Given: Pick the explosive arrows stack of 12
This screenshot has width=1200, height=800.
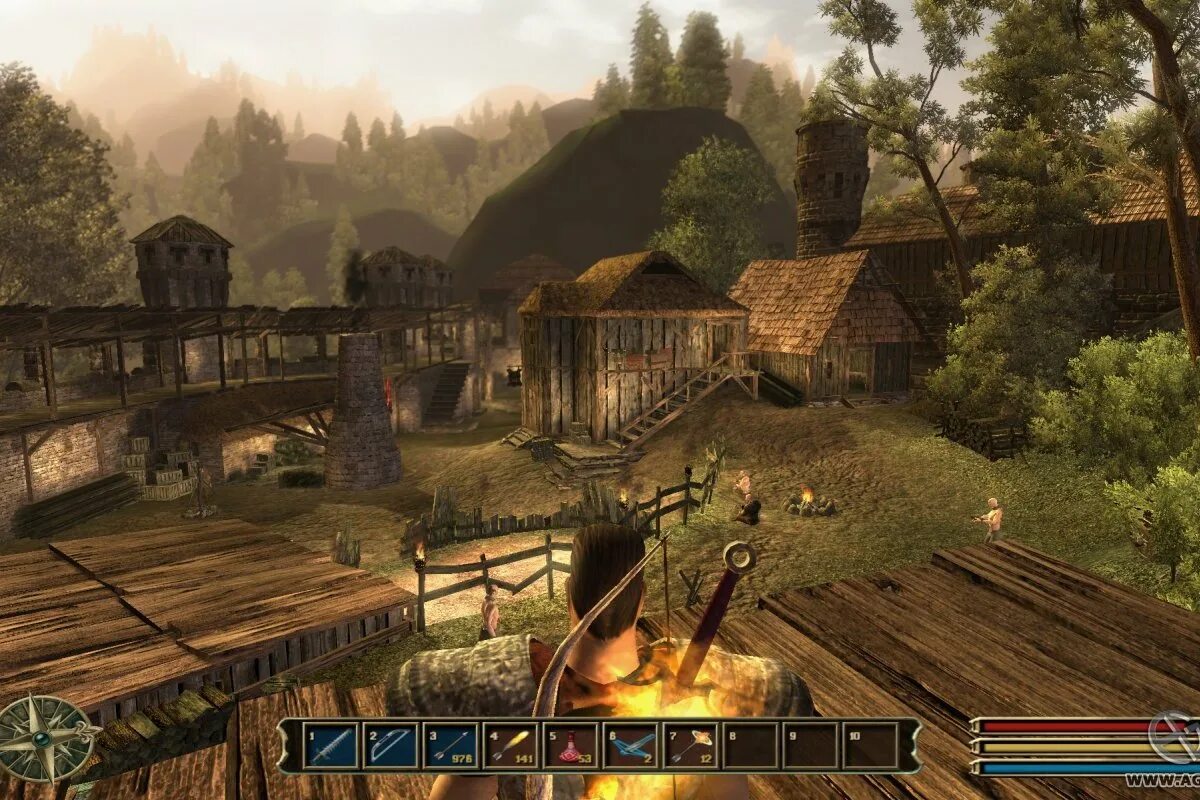Looking at the screenshot, I should click(x=691, y=746).
